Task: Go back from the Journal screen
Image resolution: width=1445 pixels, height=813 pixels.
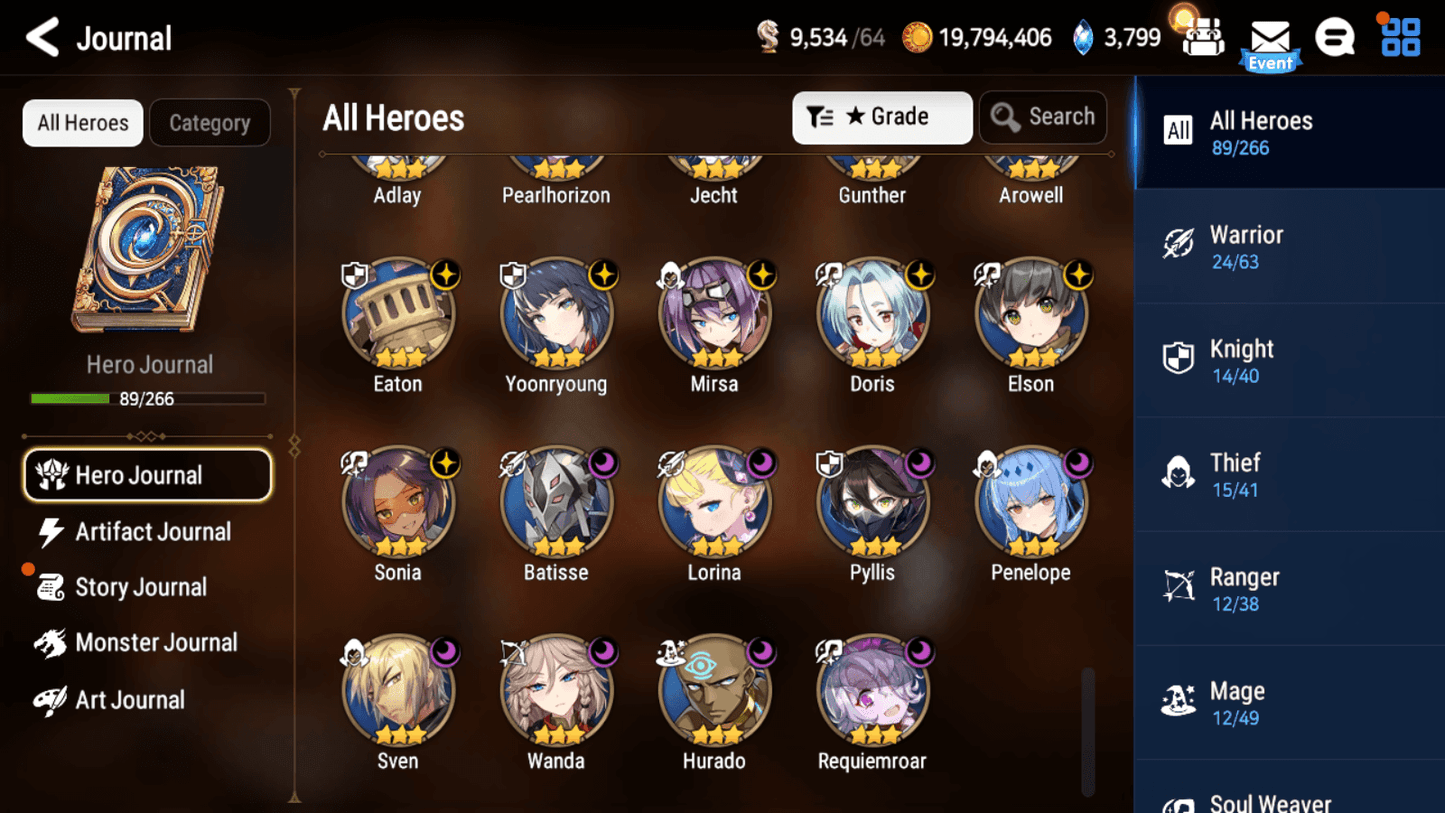Action: [x=43, y=38]
